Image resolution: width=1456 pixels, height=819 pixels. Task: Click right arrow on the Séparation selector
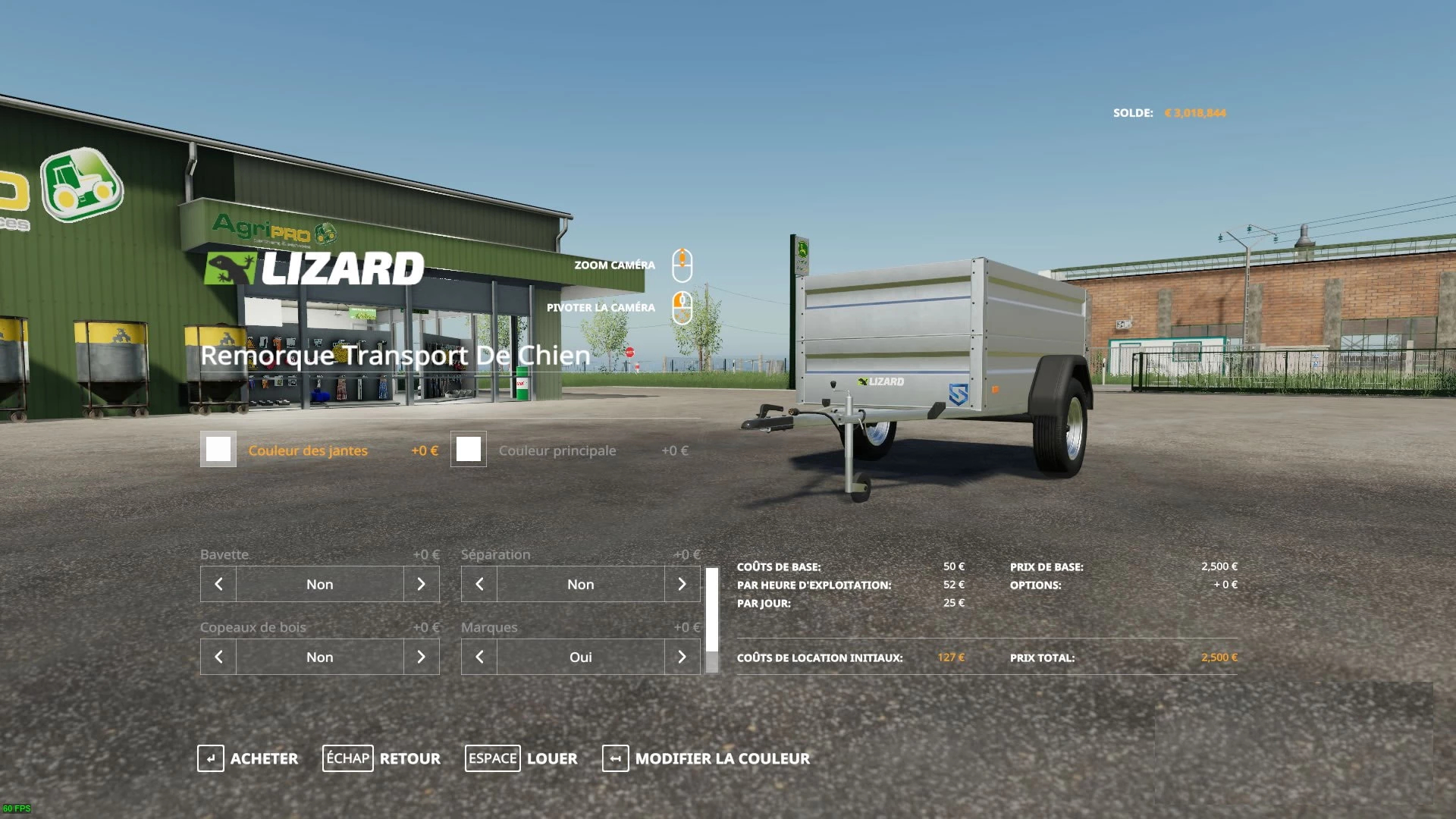pyautogui.click(x=682, y=584)
